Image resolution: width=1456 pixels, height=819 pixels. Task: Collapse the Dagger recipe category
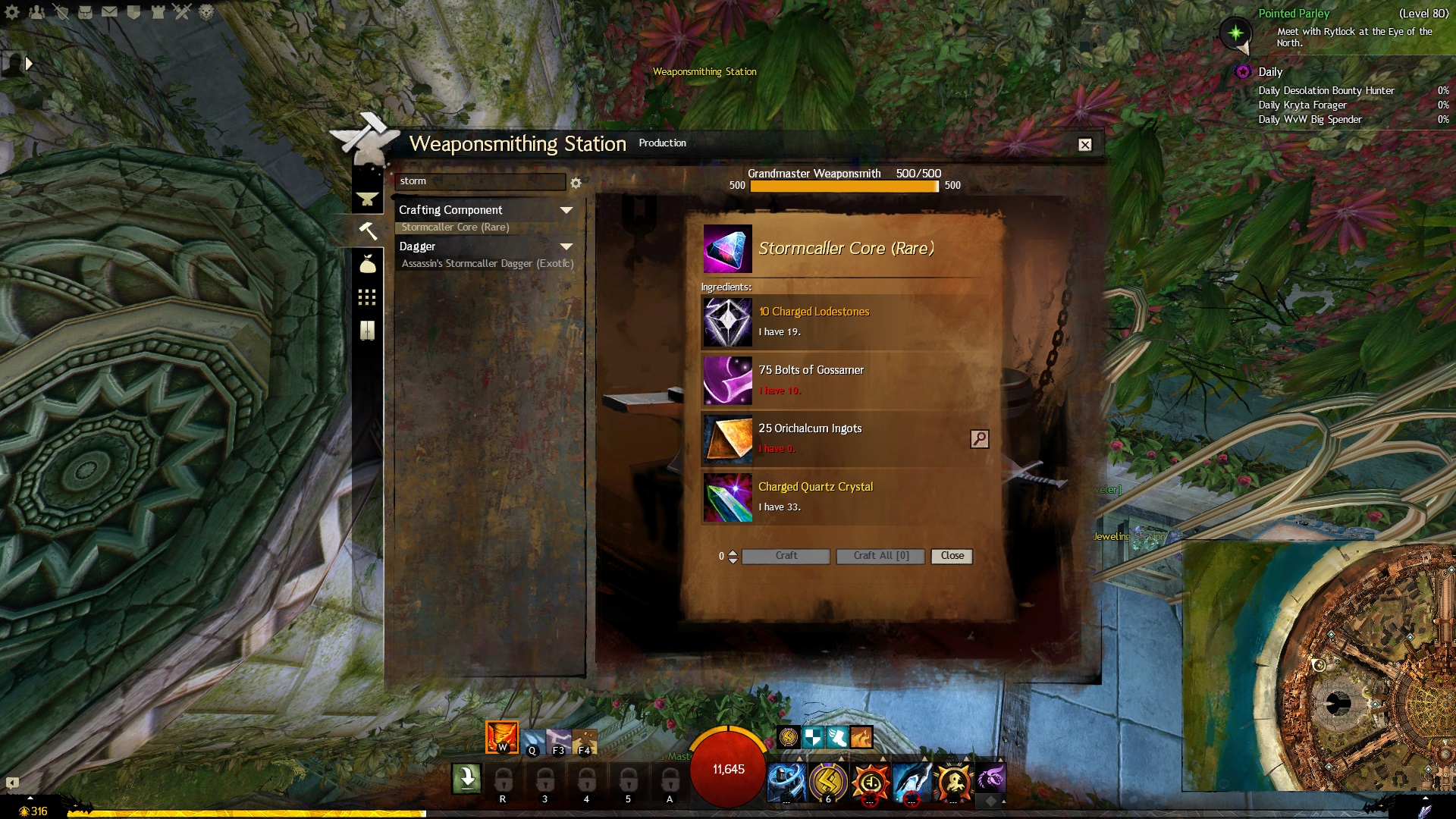pyautogui.click(x=566, y=246)
